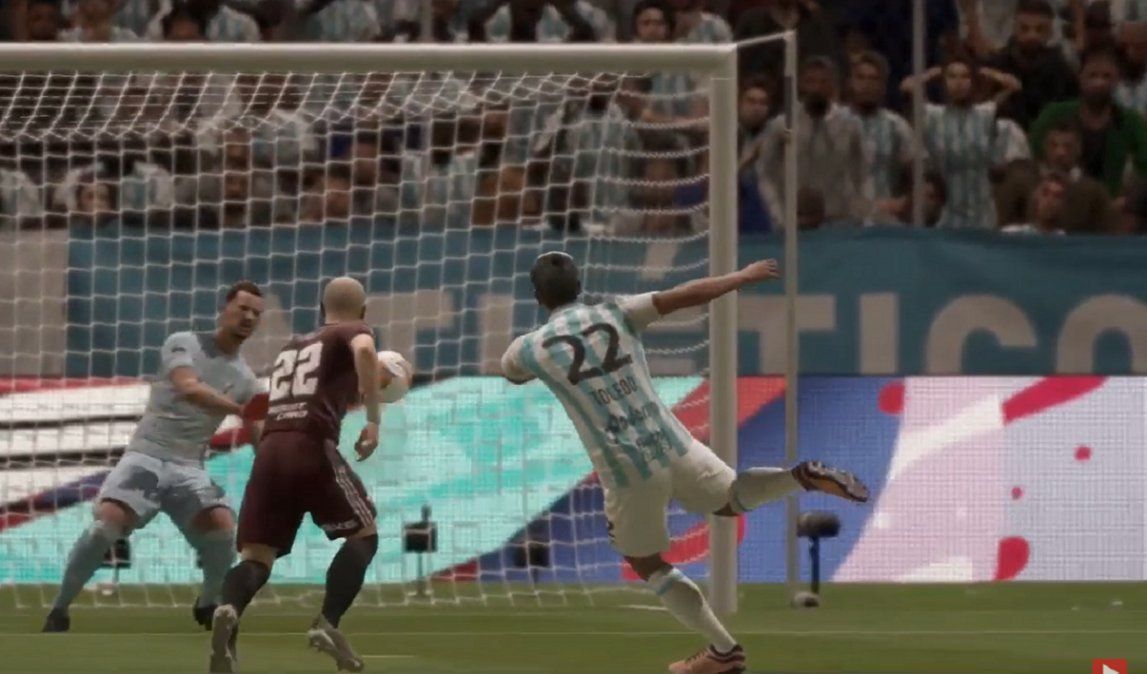
Task: Click the red play button overlay icon
Action: click(x=1109, y=666)
